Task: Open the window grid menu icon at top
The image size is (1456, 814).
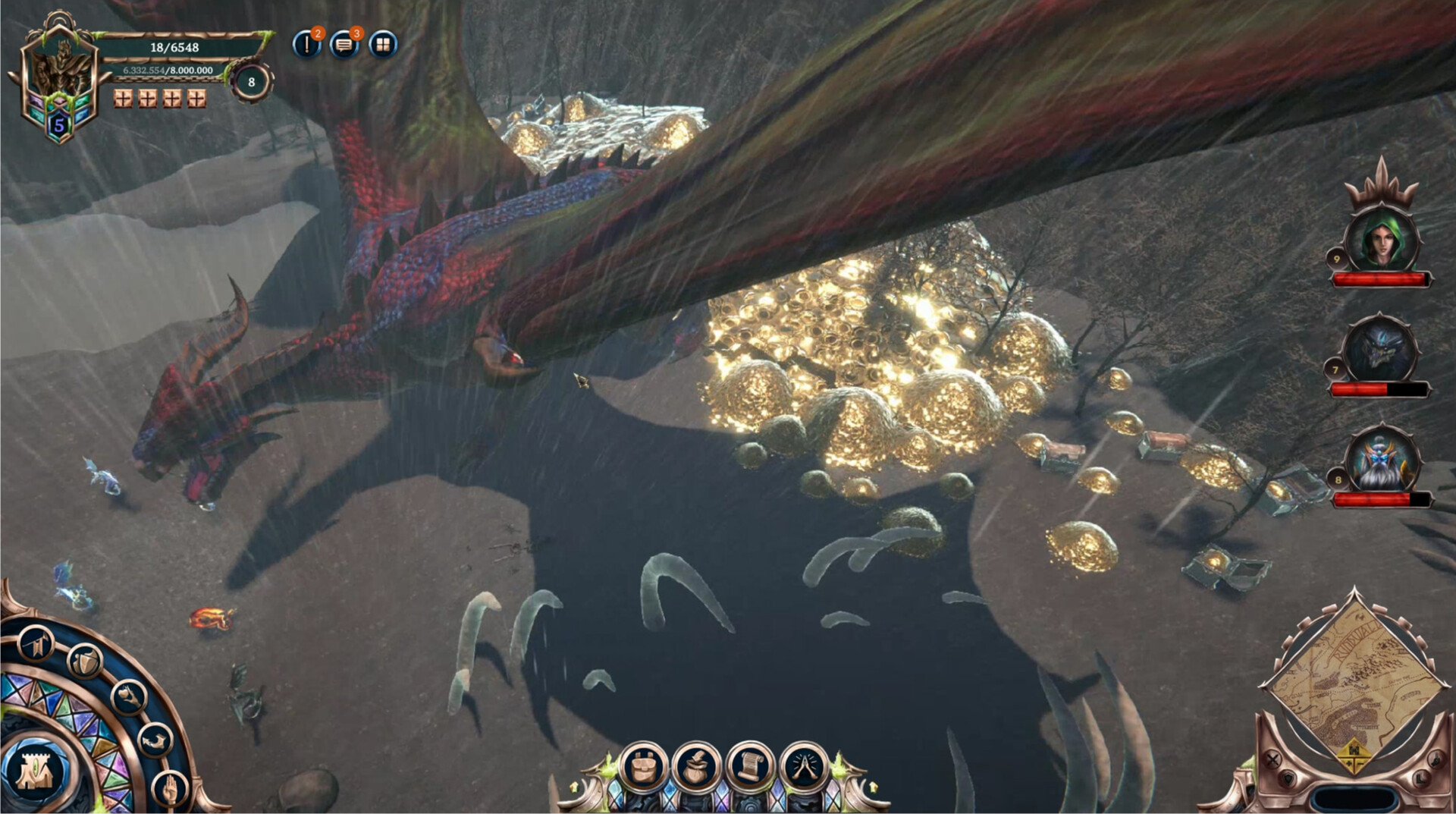Action: tap(384, 44)
